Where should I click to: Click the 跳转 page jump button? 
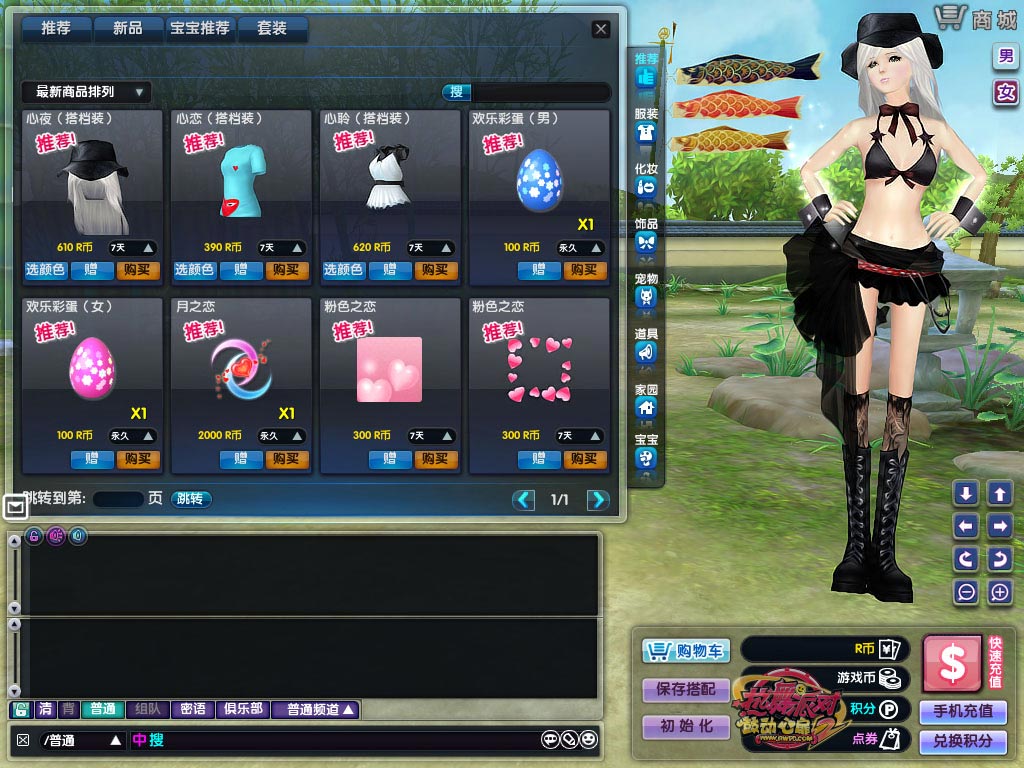(190, 498)
